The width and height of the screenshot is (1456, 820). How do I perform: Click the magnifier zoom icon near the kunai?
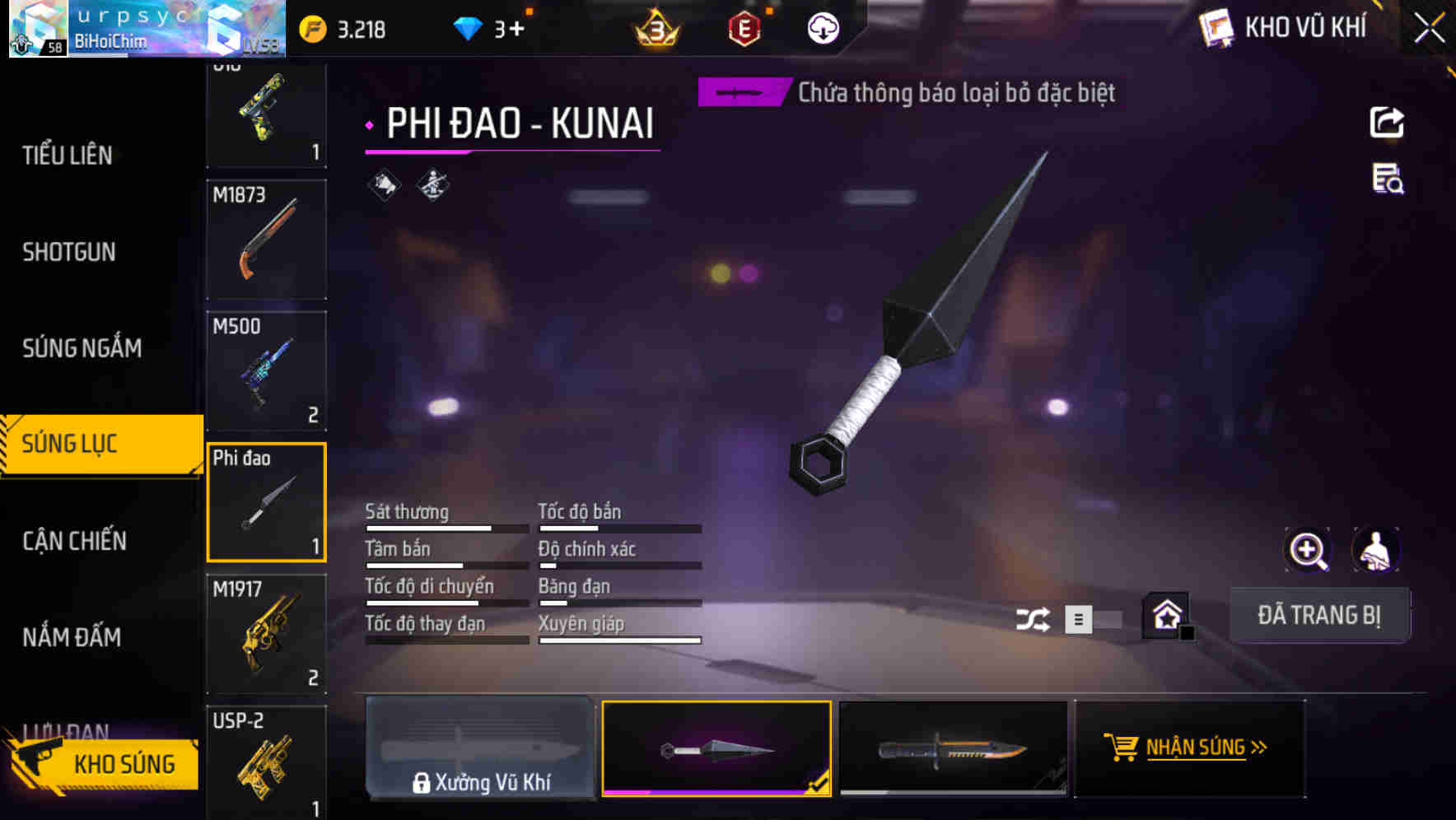tap(1309, 550)
